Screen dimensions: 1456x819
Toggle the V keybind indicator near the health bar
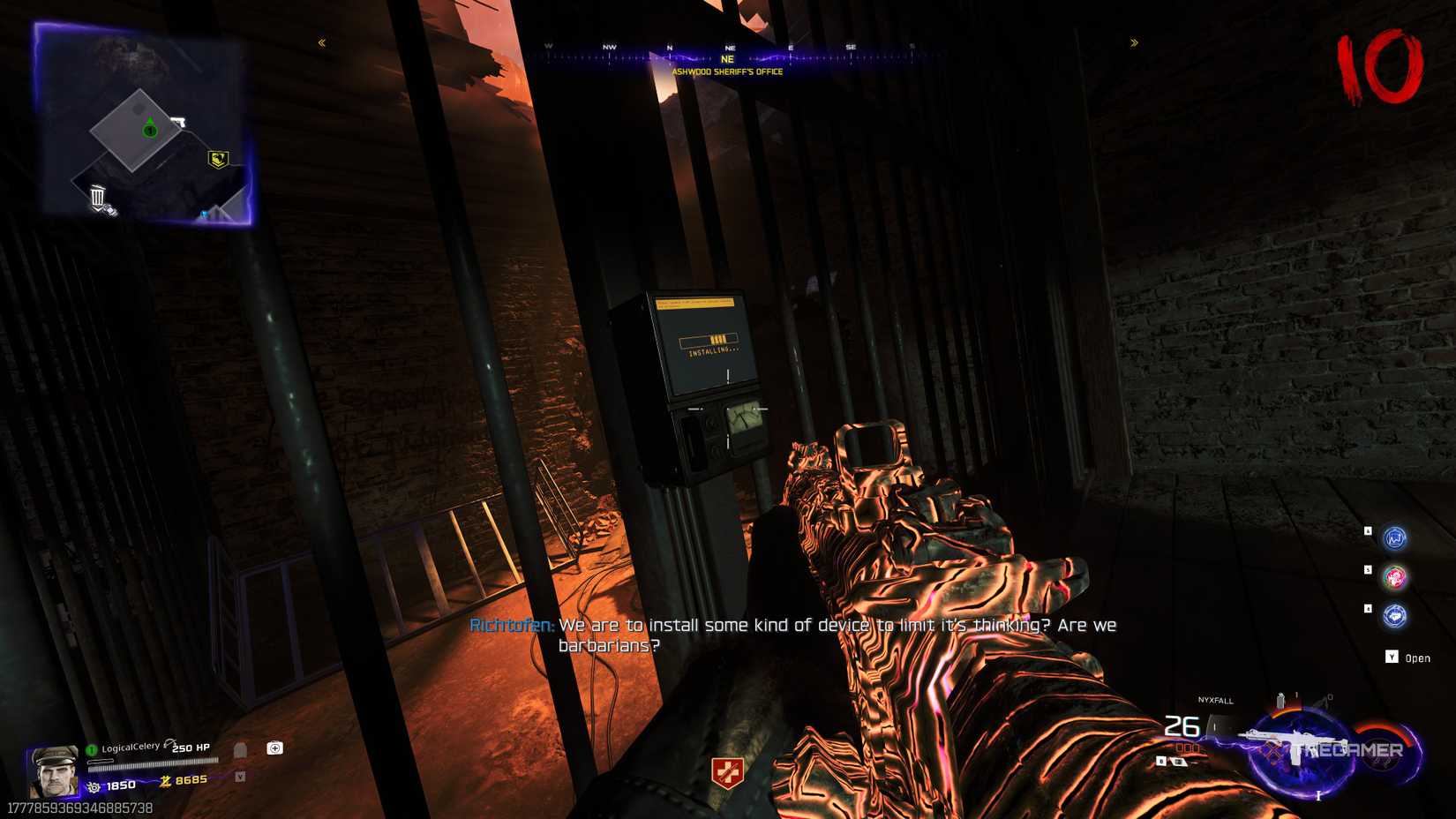pyautogui.click(x=240, y=775)
